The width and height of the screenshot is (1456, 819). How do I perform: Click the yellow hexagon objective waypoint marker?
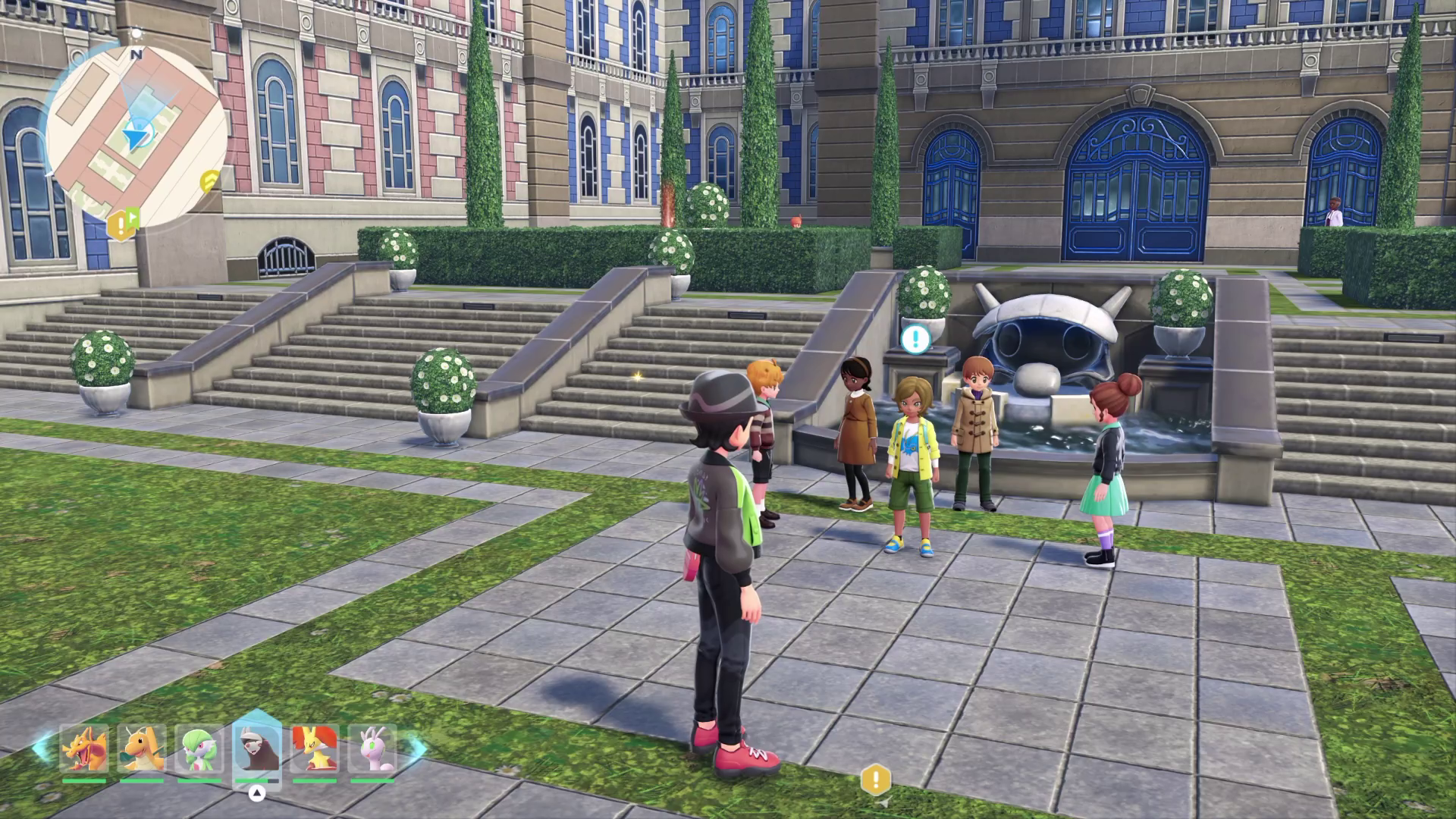[x=876, y=779]
